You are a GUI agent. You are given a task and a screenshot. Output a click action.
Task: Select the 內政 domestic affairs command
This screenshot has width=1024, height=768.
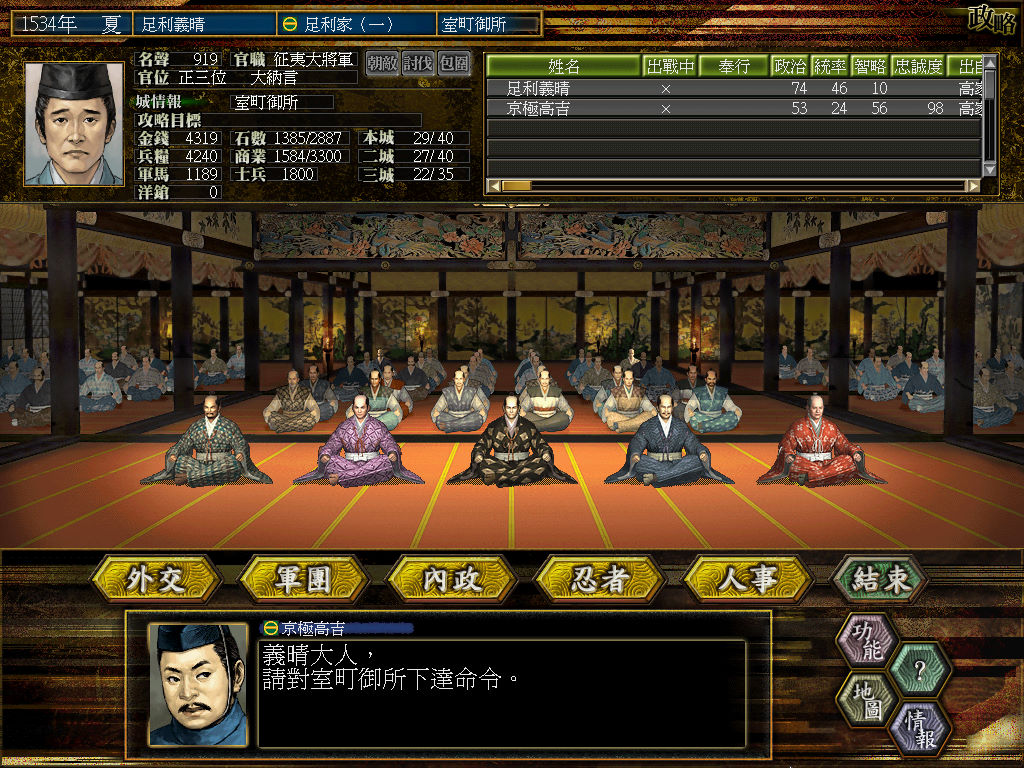tap(451, 579)
